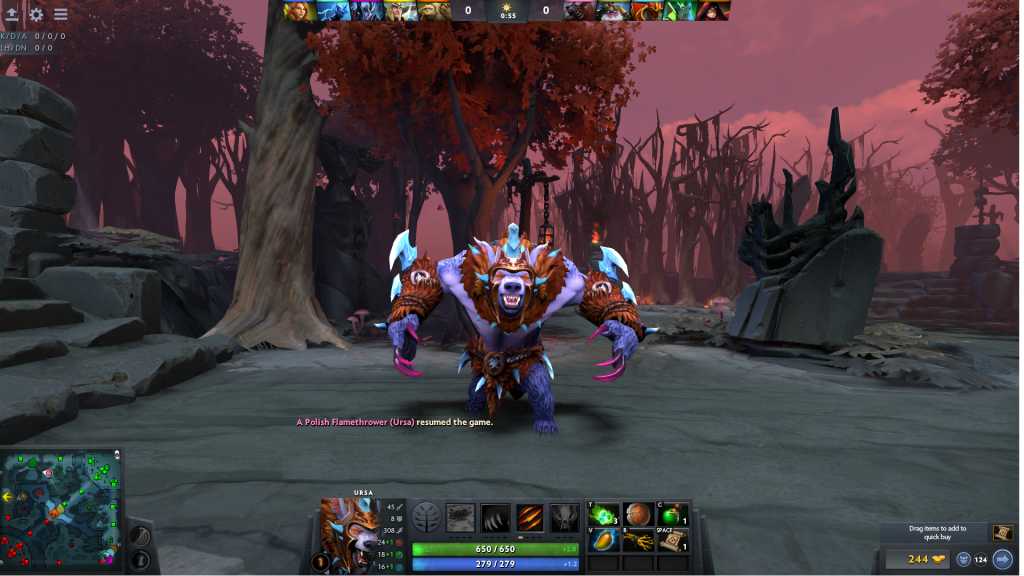Use the green Healing Salve flask
This screenshot has width=1024, height=576.
pyautogui.click(x=672, y=515)
